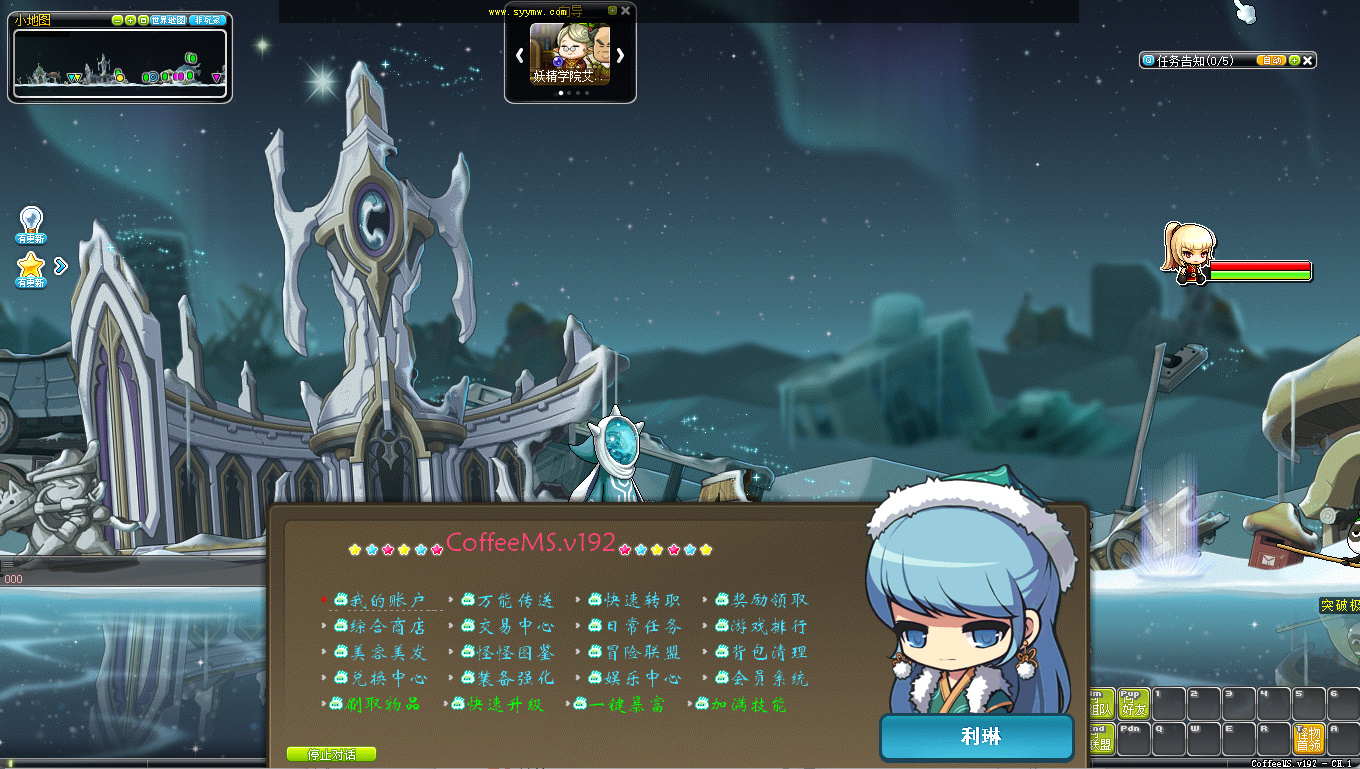Select 我的账户 in the NPC menu
The image size is (1360, 769).
pyautogui.click(x=388, y=601)
